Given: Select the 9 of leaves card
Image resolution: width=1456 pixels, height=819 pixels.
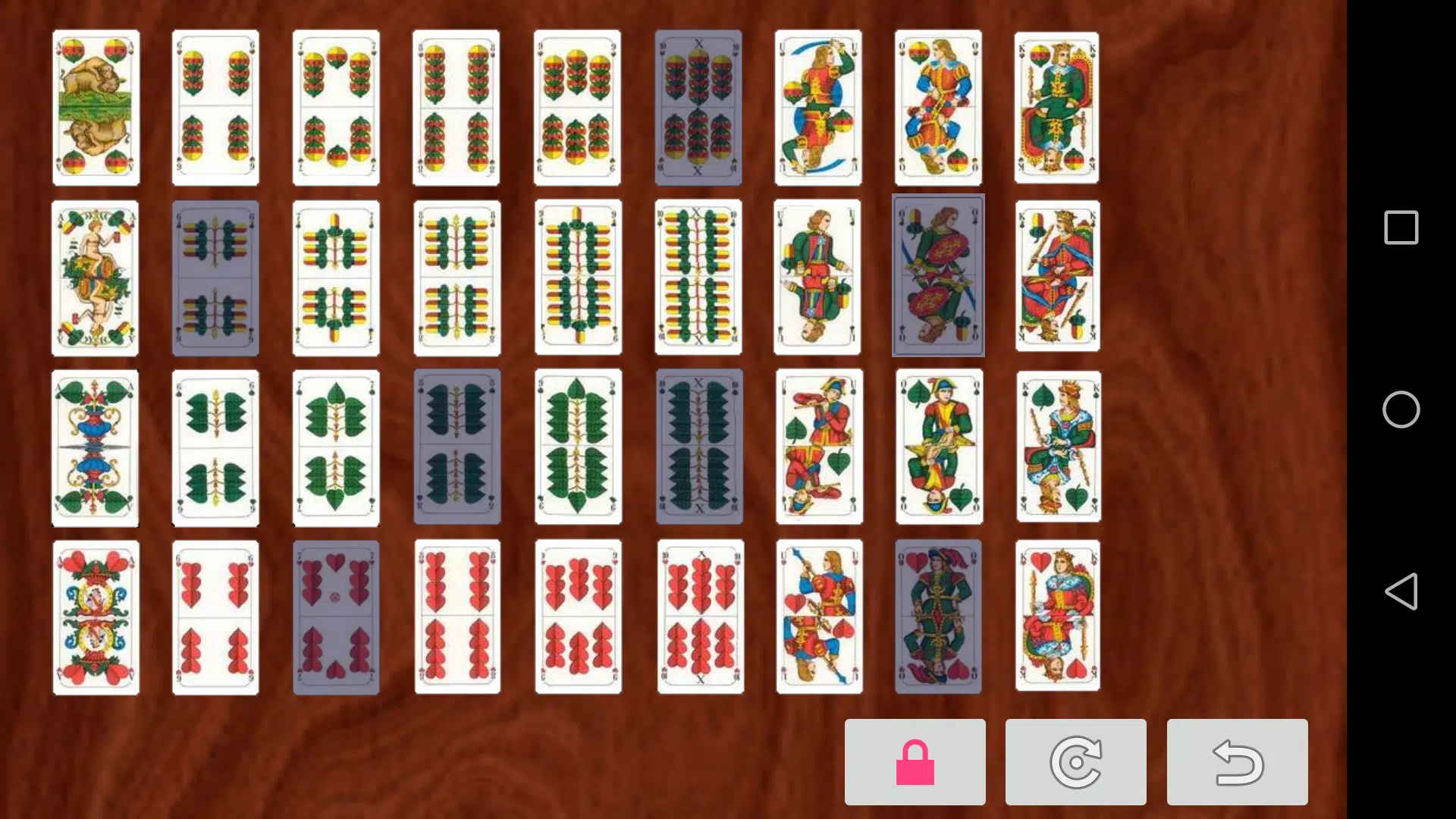Looking at the screenshot, I should (578, 446).
